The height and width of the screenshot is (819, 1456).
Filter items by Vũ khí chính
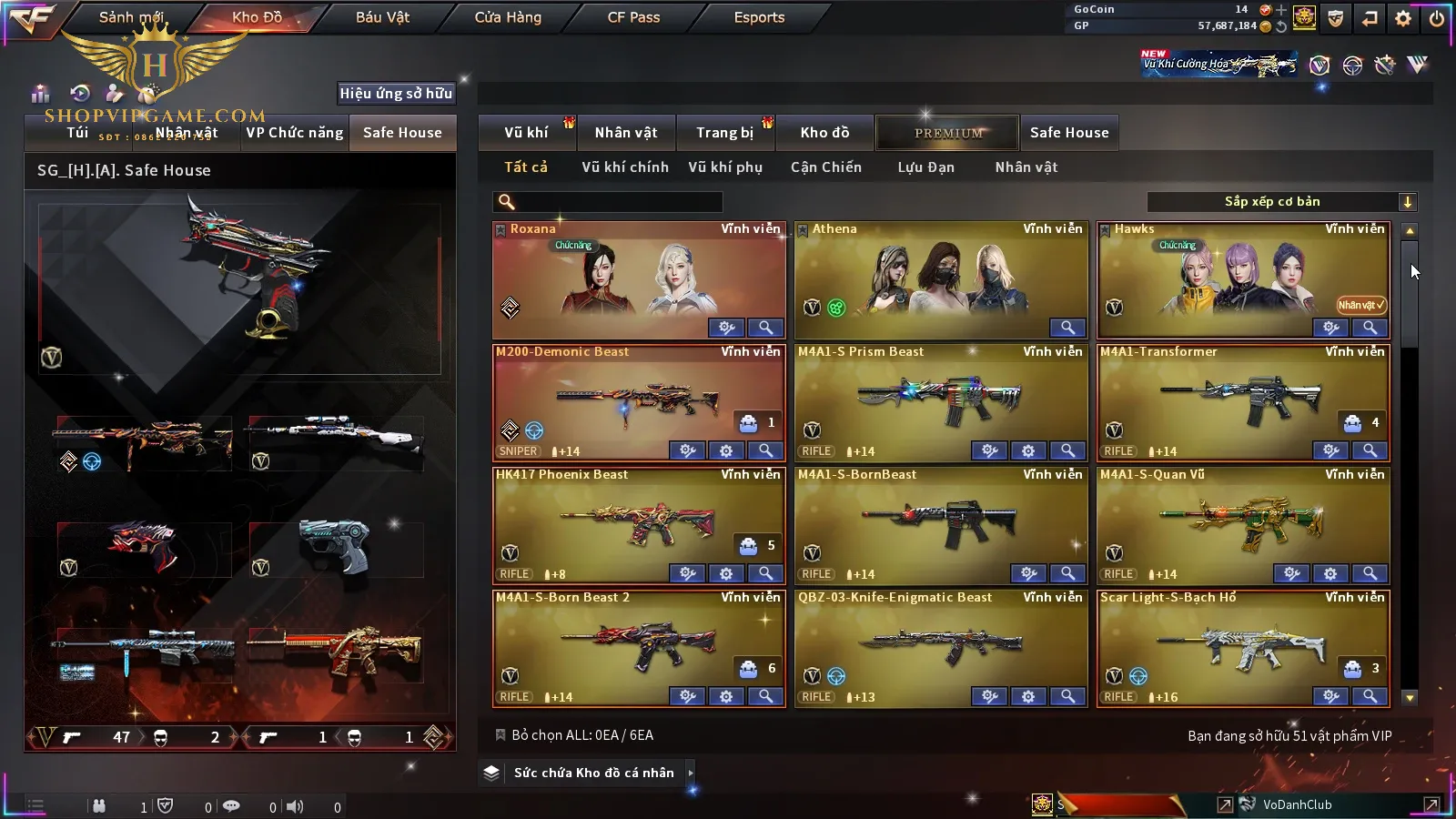(x=625, y=167)
